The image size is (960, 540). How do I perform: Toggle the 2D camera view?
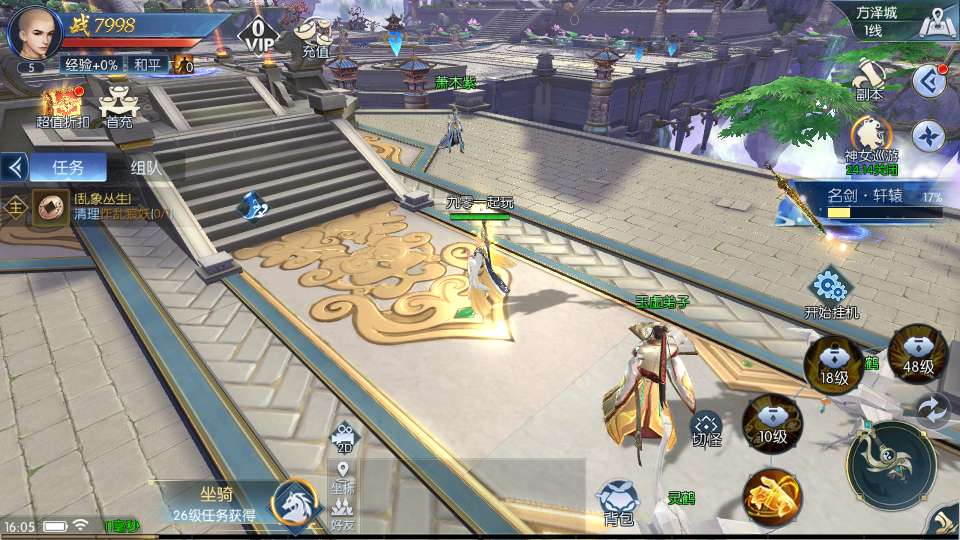point(344,438)
